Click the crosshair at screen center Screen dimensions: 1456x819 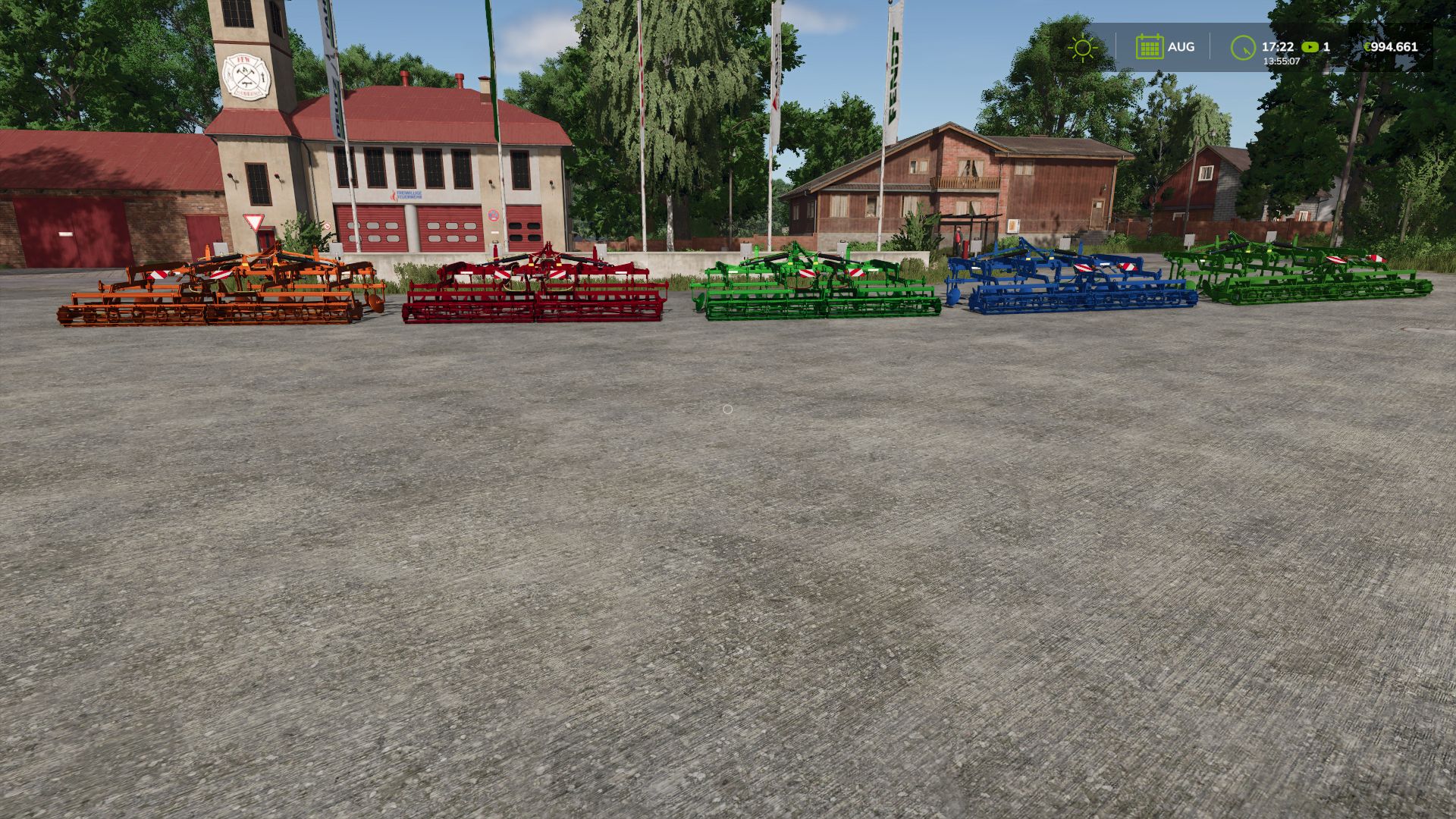(728, 409)
